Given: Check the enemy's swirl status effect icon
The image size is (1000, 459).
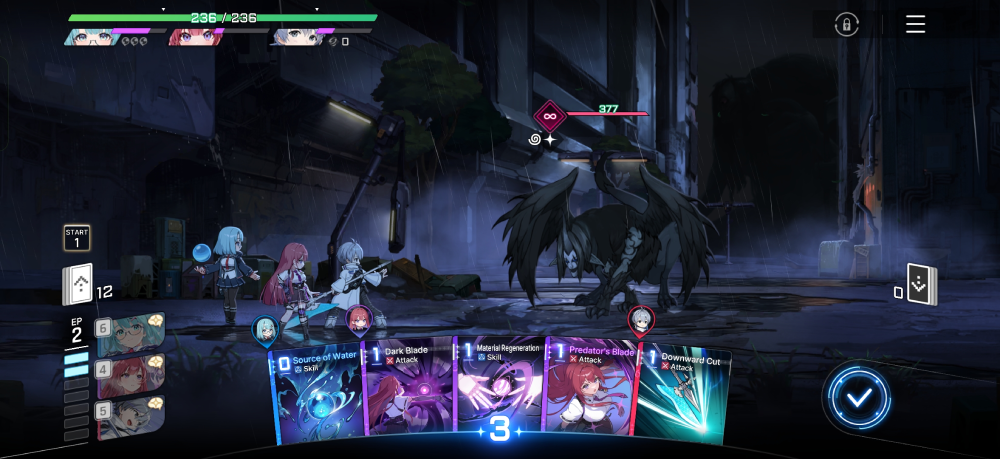Looking at the screenshot, I should (535, 140).
